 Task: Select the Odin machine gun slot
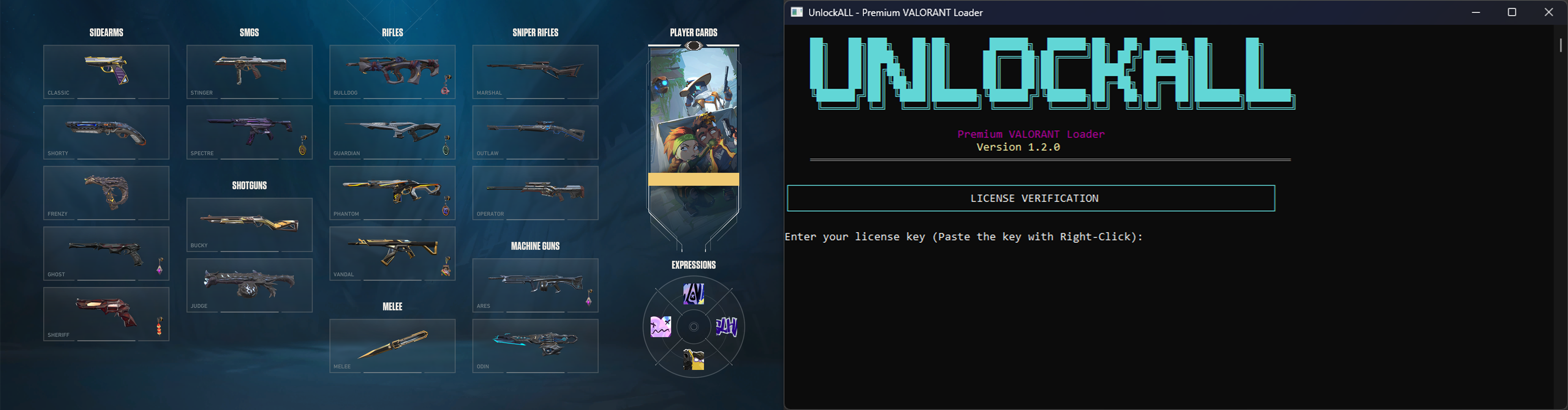tap(535, 345)
